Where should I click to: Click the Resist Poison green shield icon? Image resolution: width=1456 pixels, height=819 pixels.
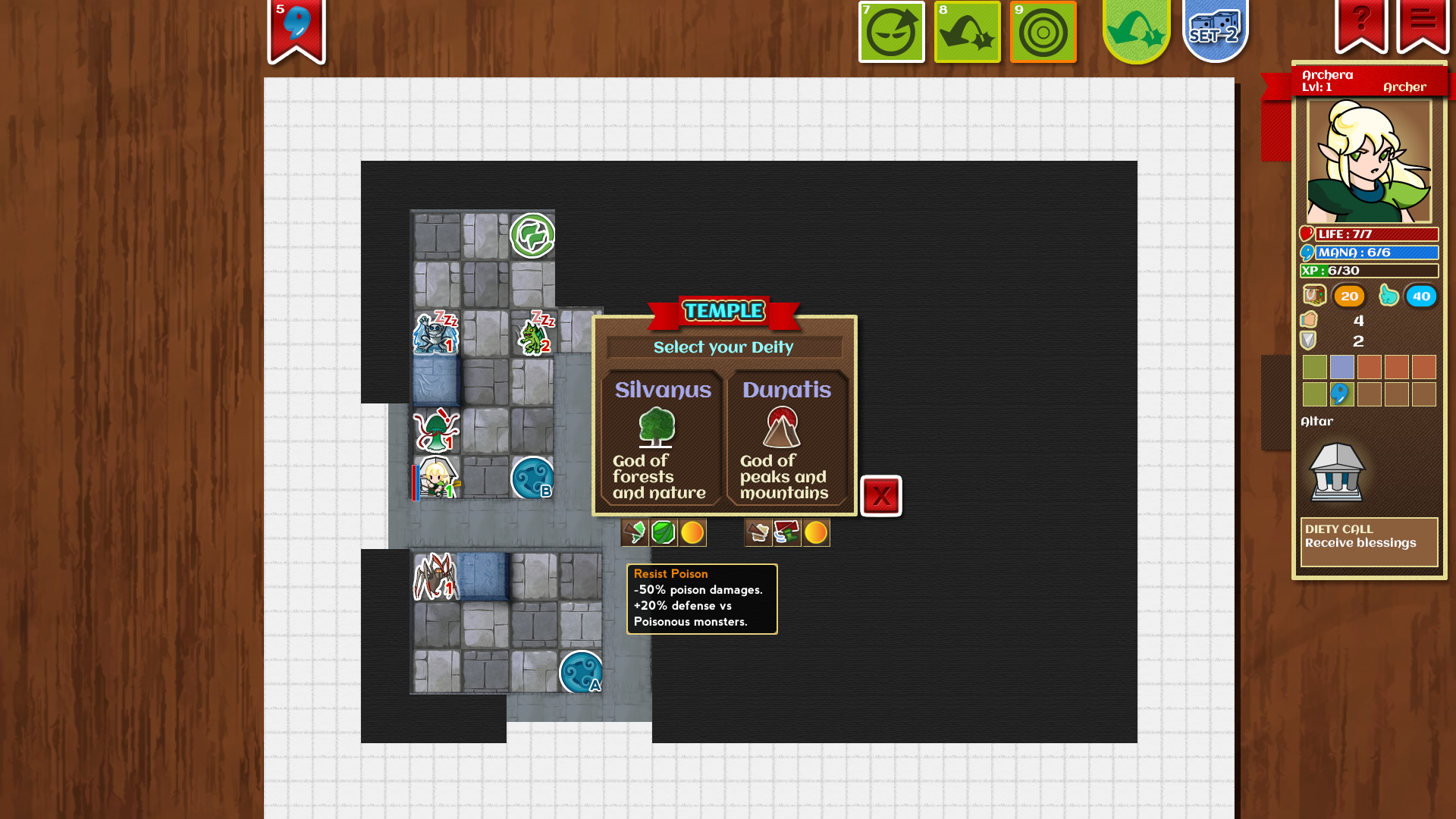(662, 532)
